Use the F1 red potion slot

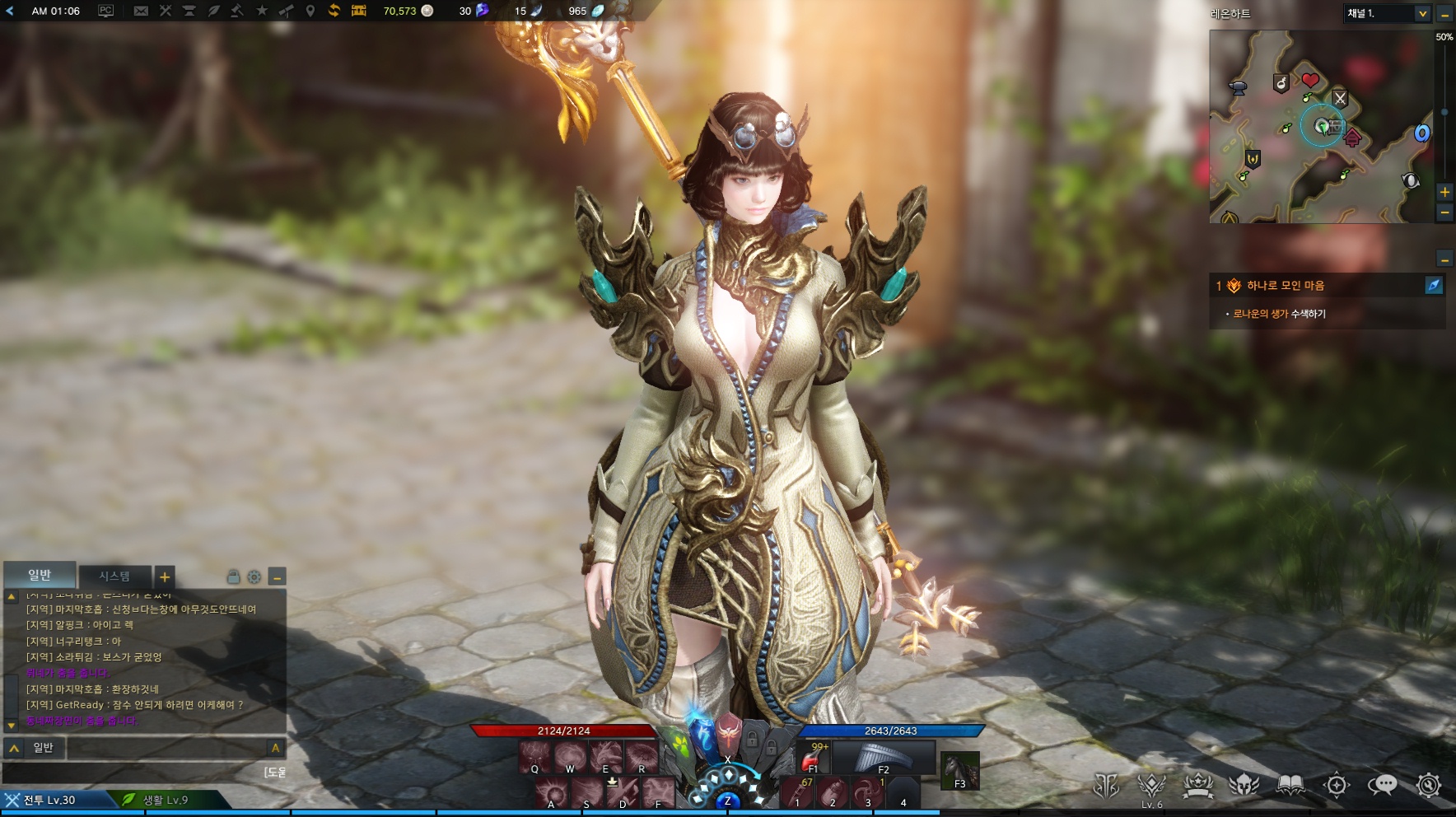pos(813,757)
